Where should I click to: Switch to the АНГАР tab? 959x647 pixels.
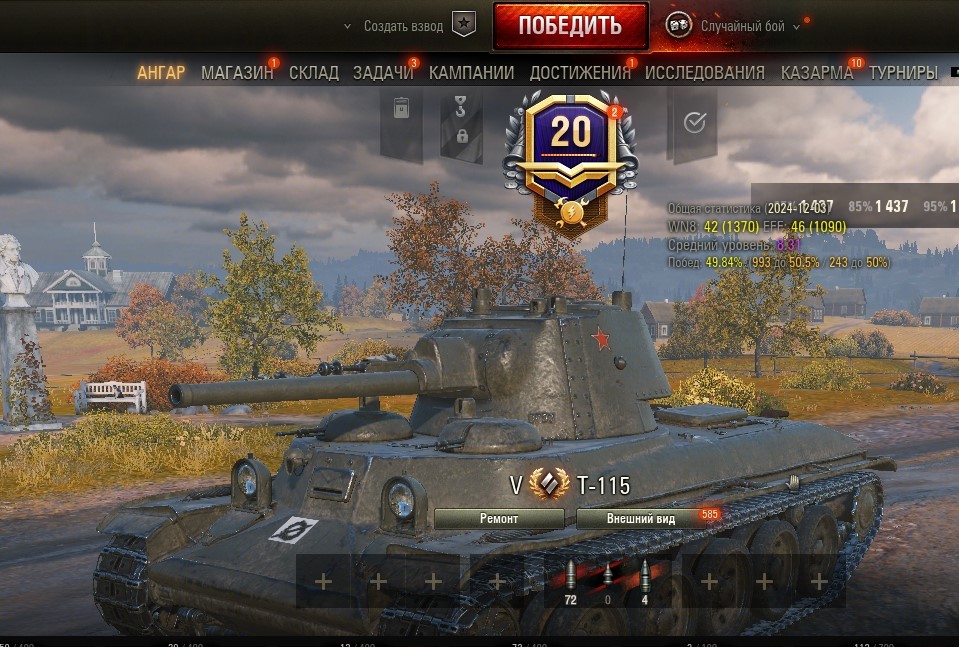[161, 73]
